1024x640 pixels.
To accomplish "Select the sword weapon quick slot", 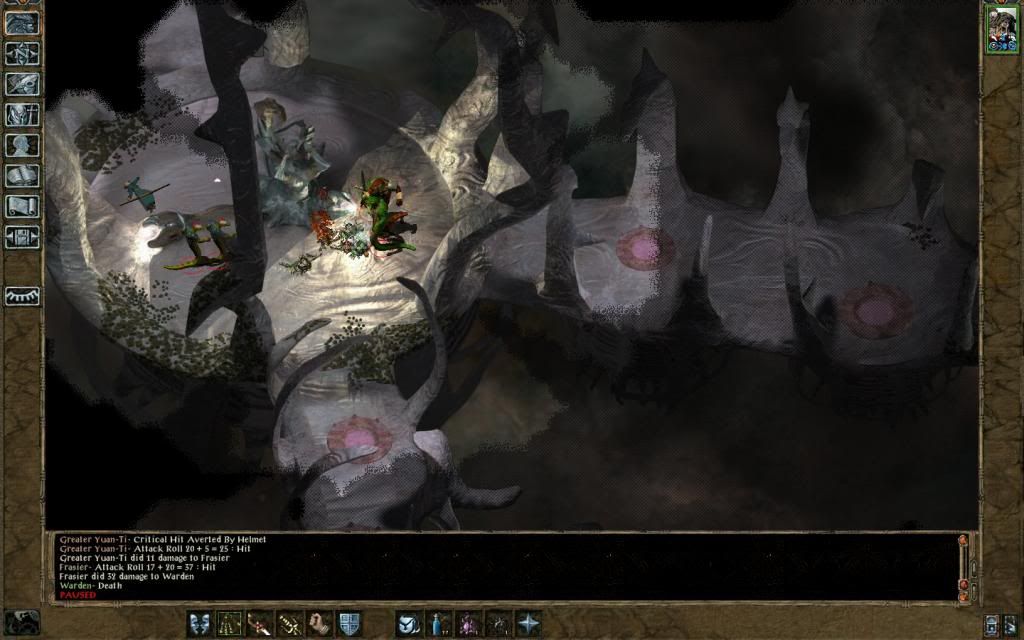I will pyautogui.click(x=260, y=623).
